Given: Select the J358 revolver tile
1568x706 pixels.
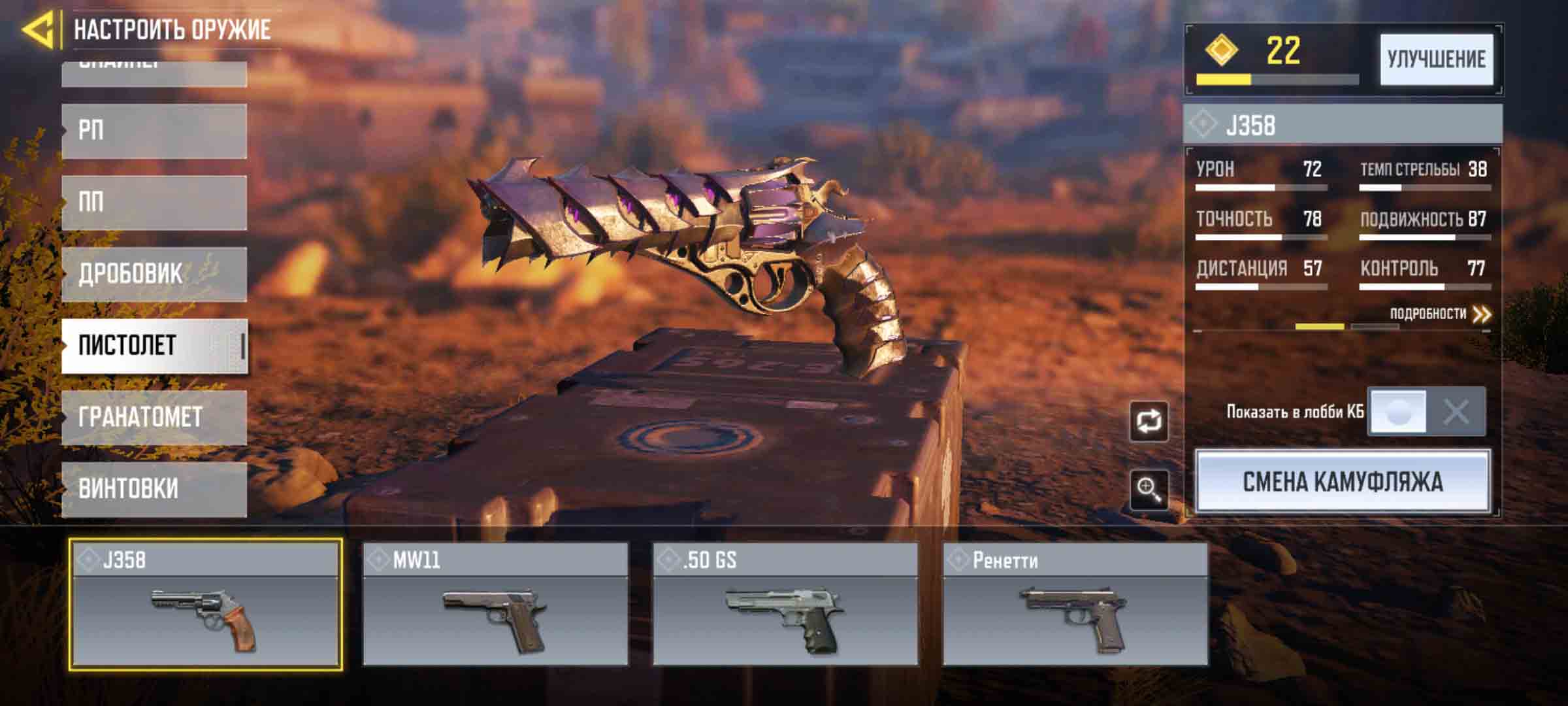Looking at the screenshot, I should click(206, 604).
